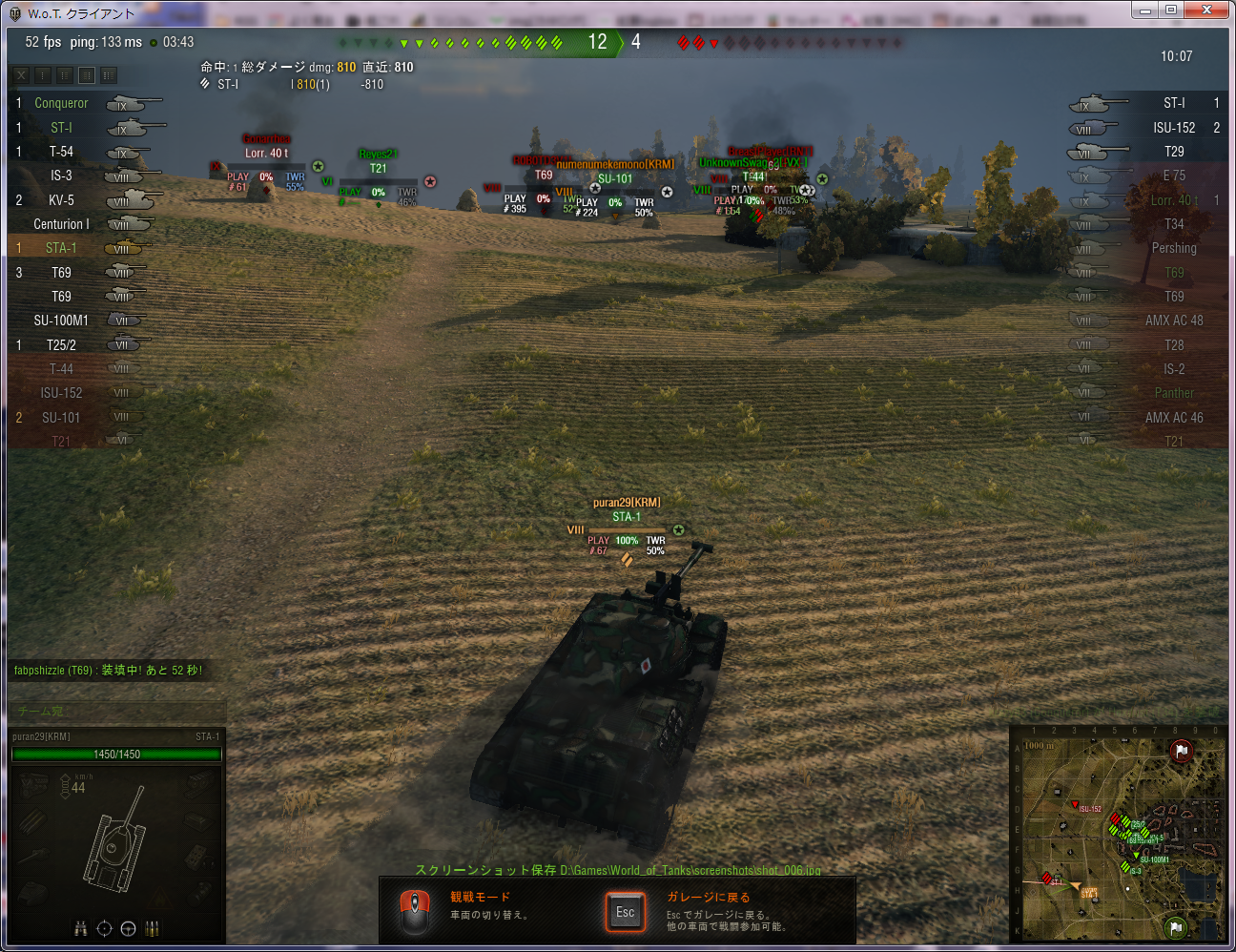Switch to the narrowest single-column player panel
1236x952 pixels.
point(43,75)
